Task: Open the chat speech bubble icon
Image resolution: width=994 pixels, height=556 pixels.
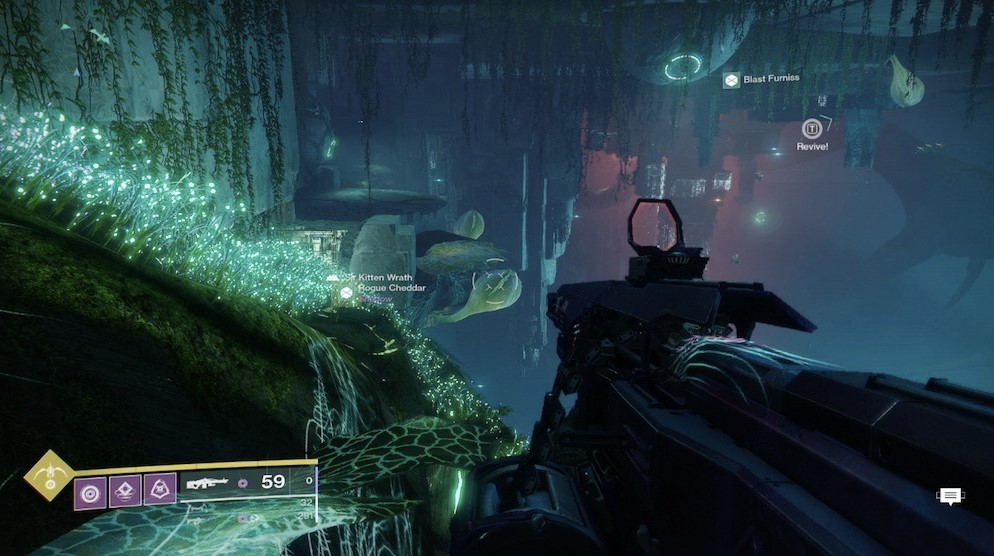Action: (x=949, y=496)
